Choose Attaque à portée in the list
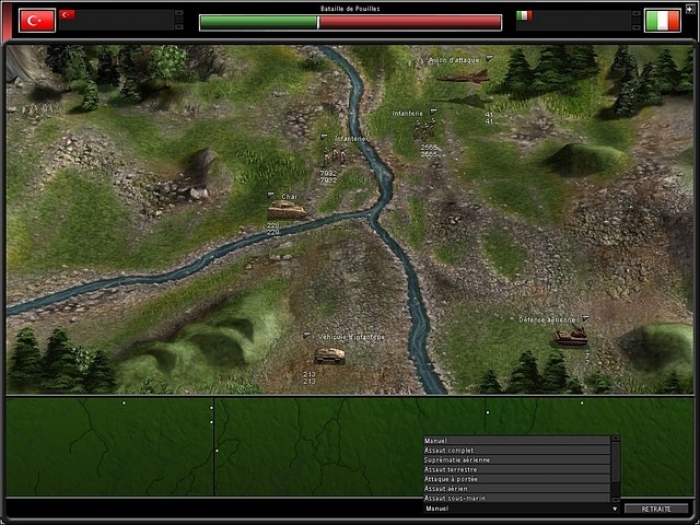700x525 pixels. [516, 479]
